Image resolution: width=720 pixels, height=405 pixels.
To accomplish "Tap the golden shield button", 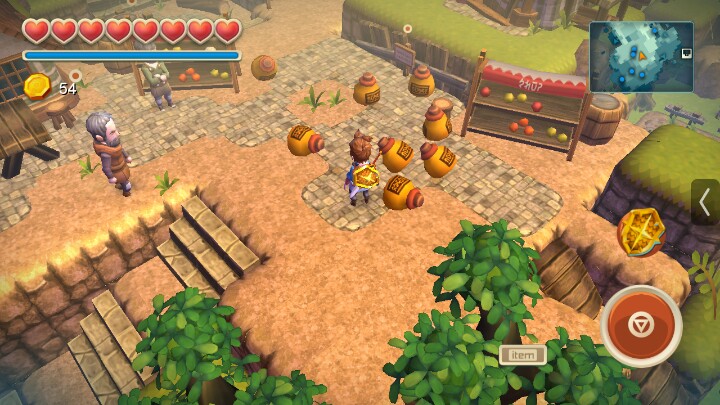I will [x=641, y=232].
